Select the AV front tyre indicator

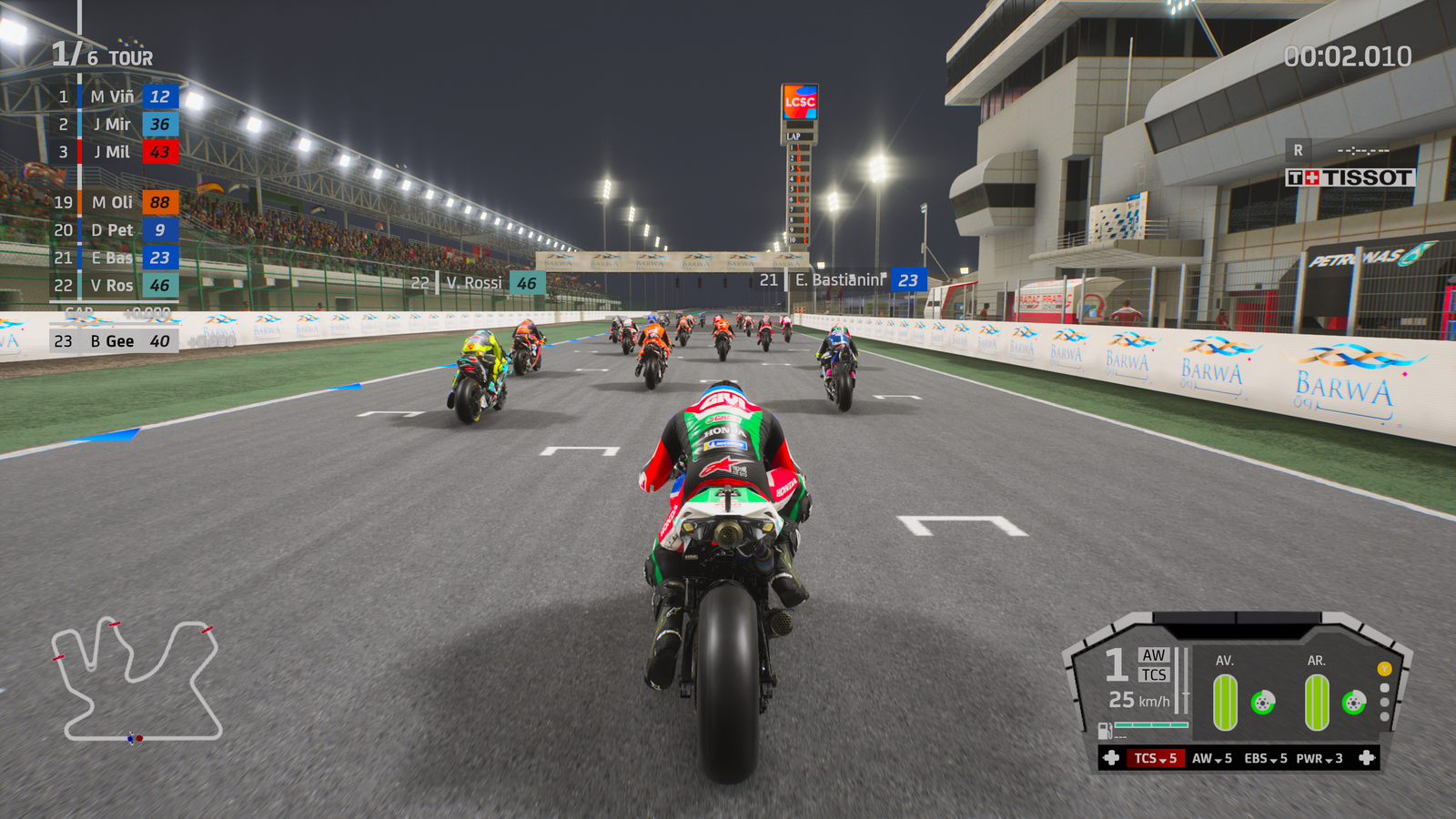[1226, 702]
